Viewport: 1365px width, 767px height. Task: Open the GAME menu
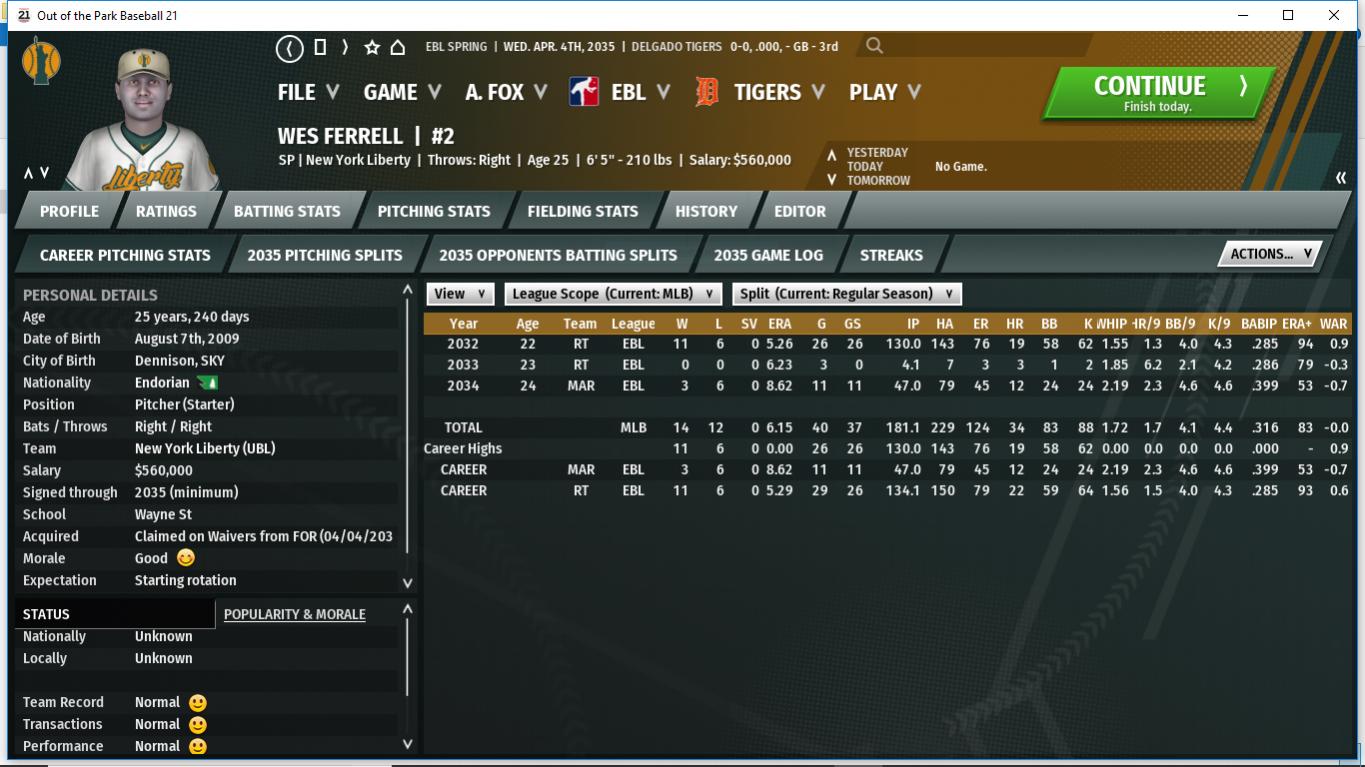pos(402,92)
